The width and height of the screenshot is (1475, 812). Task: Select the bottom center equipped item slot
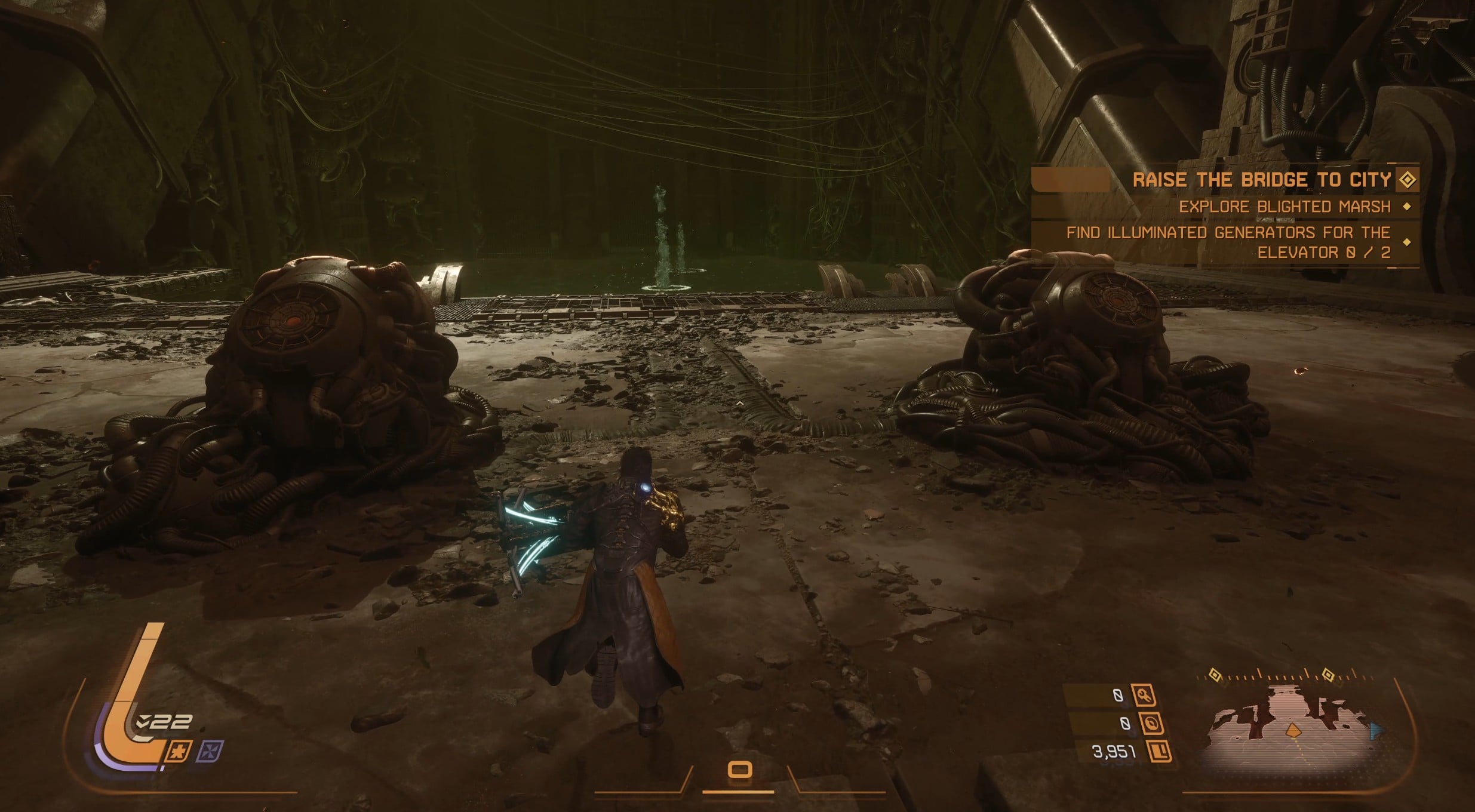tap(739, 770)
